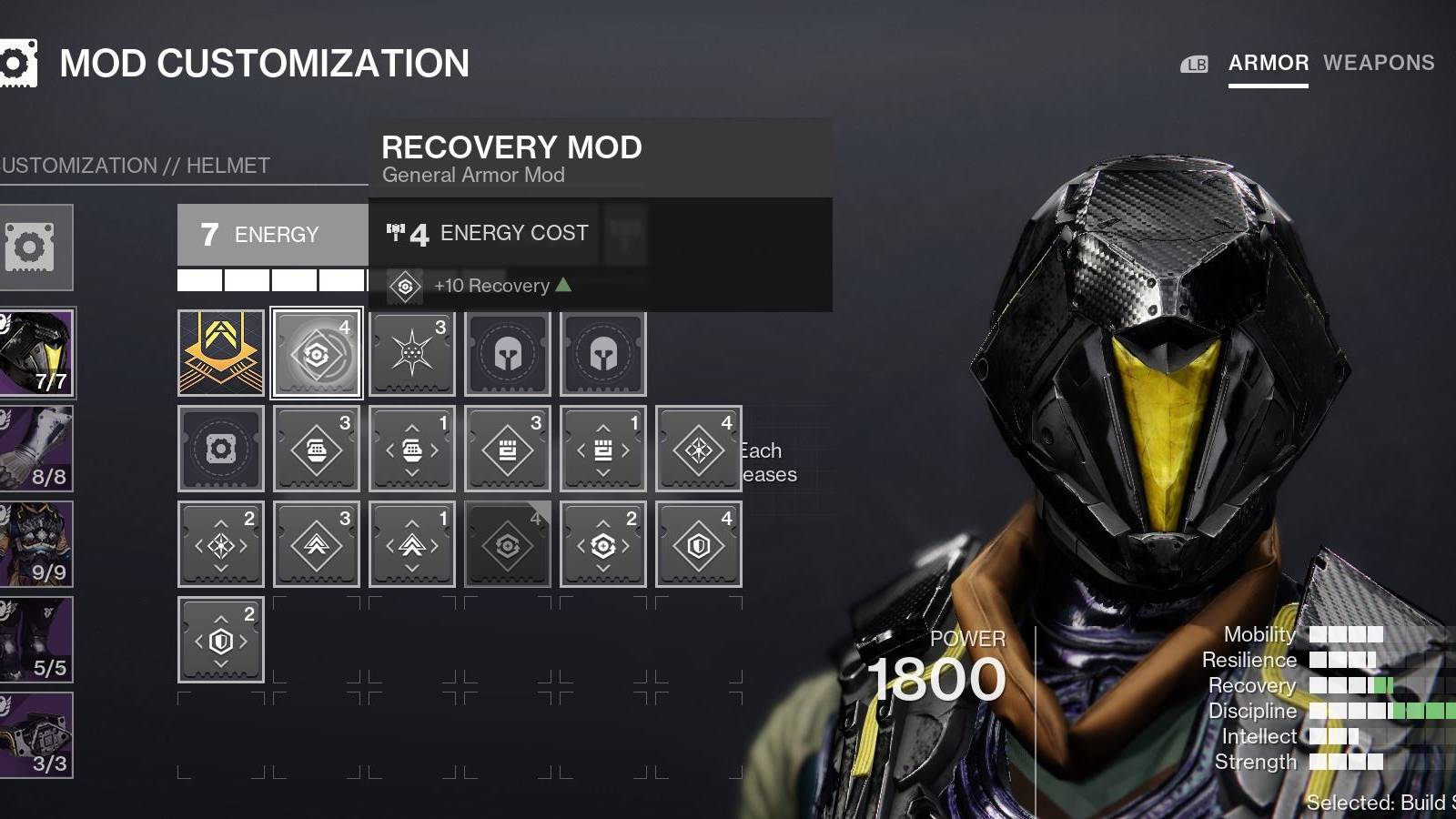Image resolution: width=1456 pixels, height=819 pixels.
Task: Click the first empty helmet mod socket
Action: (508, 353)
